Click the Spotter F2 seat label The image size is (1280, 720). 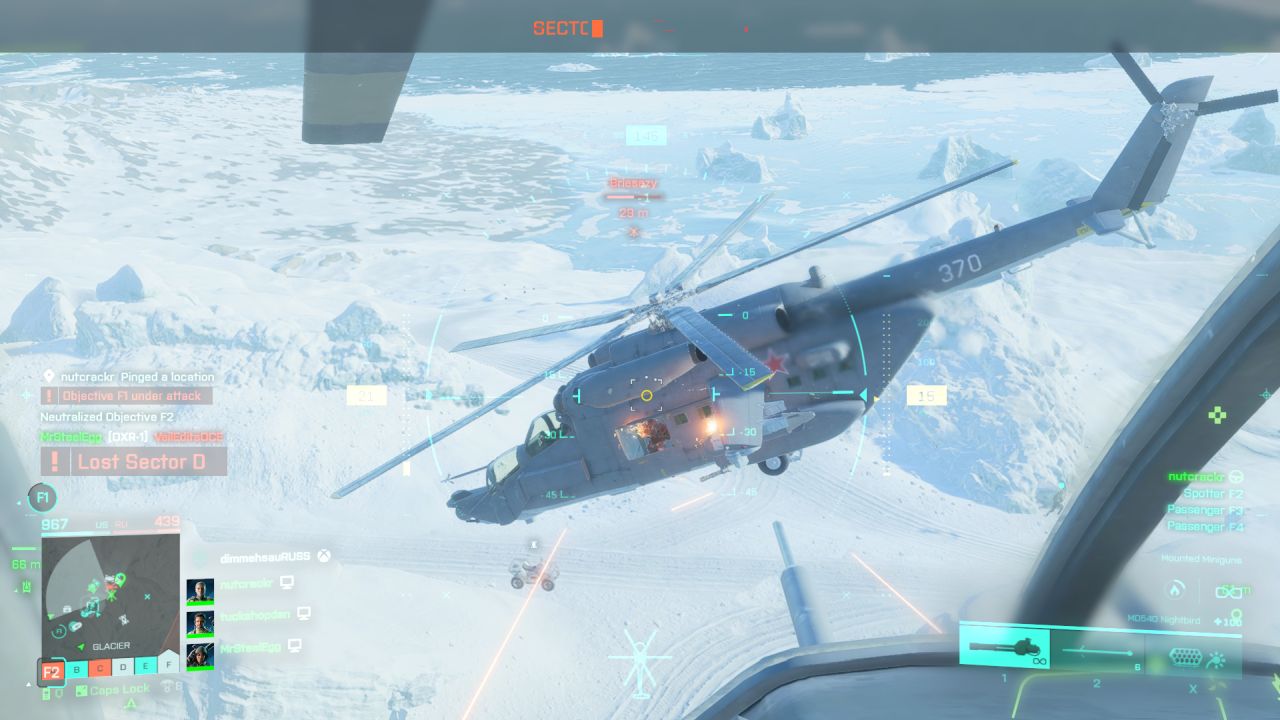pos(1215,494)
